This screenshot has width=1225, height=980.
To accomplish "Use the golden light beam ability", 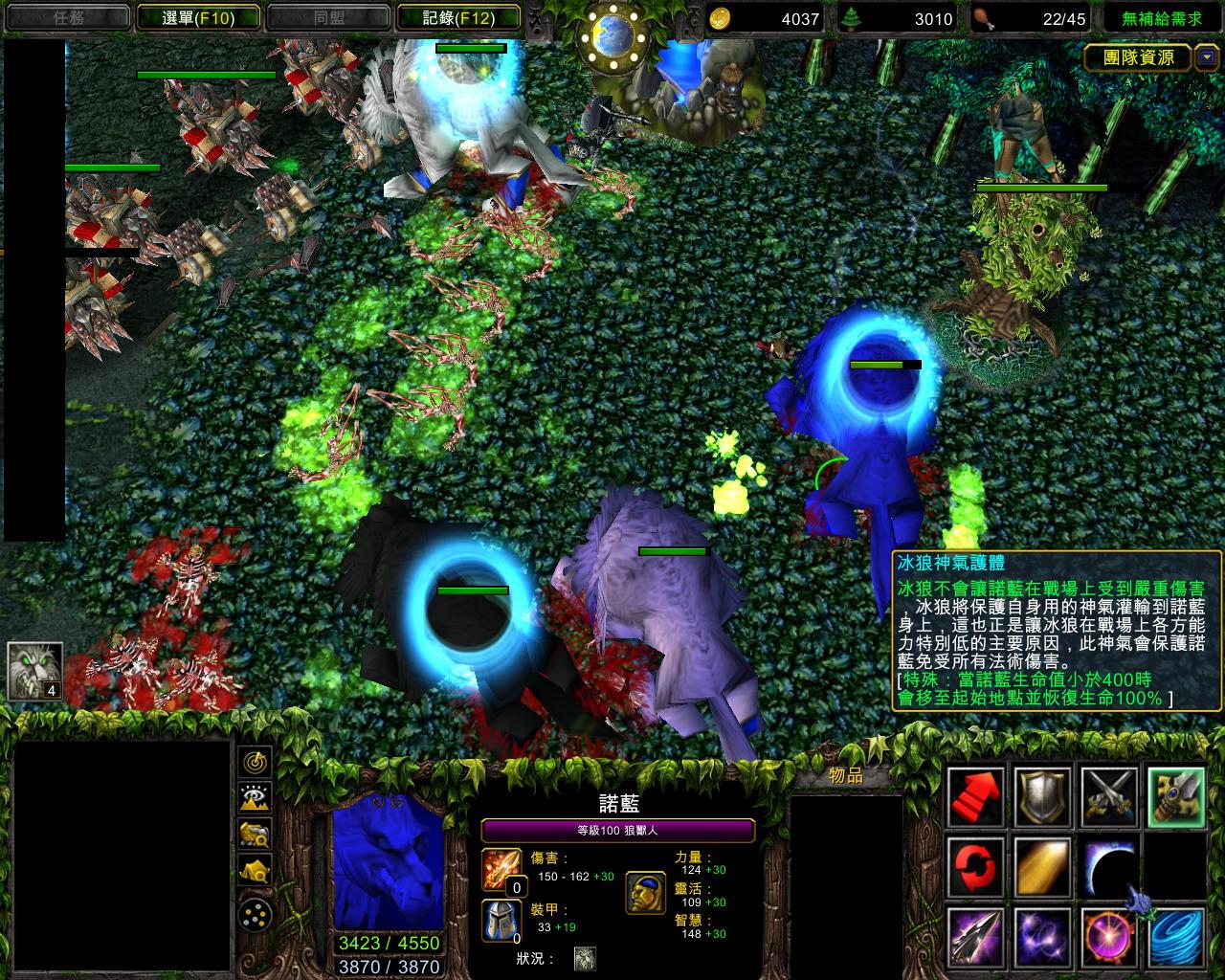I will click(x=1042, y=865).
